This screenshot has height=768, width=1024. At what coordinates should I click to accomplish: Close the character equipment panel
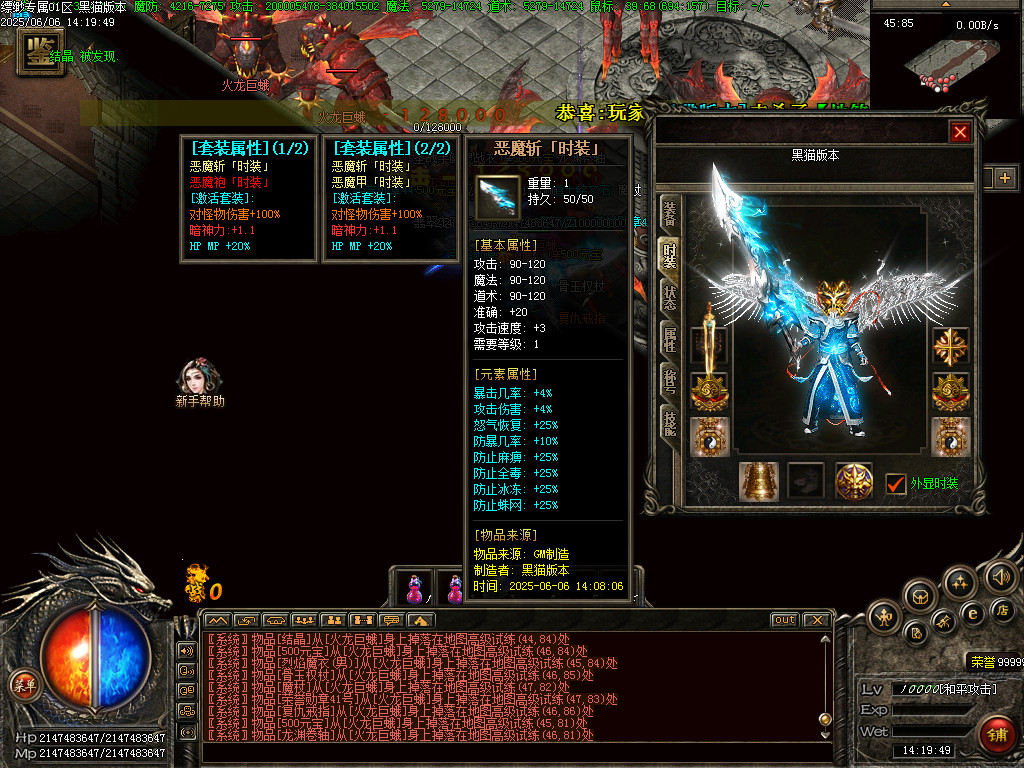pyautogui.click(x=960, y=132)
